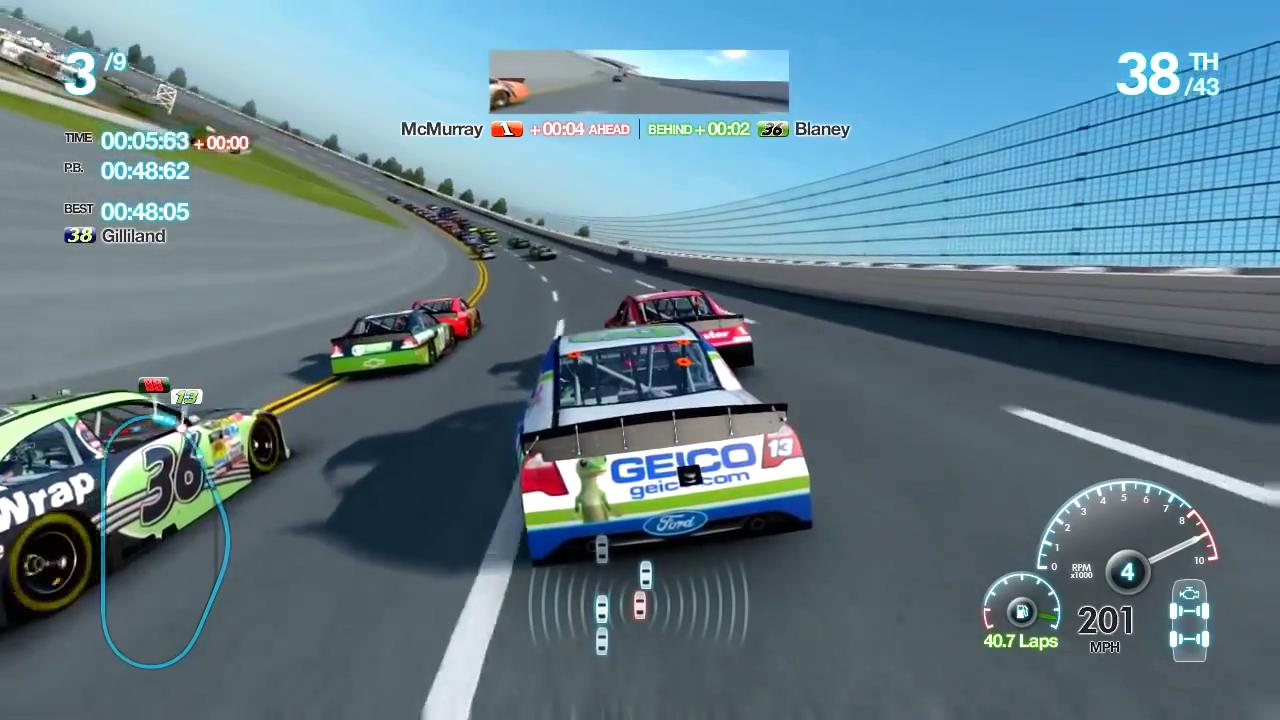Click the 201 MPH speed readout
The height and width of the screenshot is (720, 1280).
coord(1104,620)
